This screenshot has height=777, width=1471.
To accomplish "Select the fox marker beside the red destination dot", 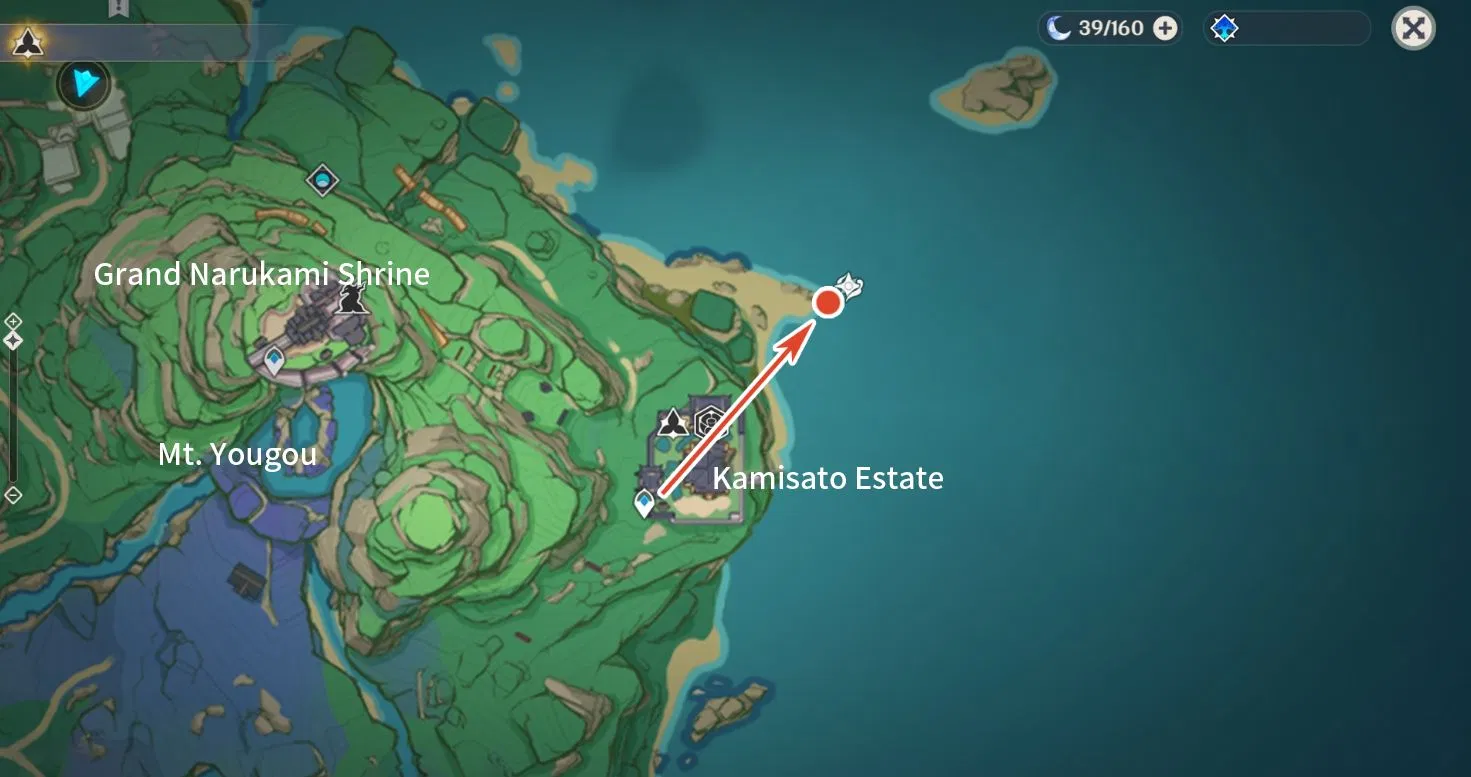I will point(849,288).
